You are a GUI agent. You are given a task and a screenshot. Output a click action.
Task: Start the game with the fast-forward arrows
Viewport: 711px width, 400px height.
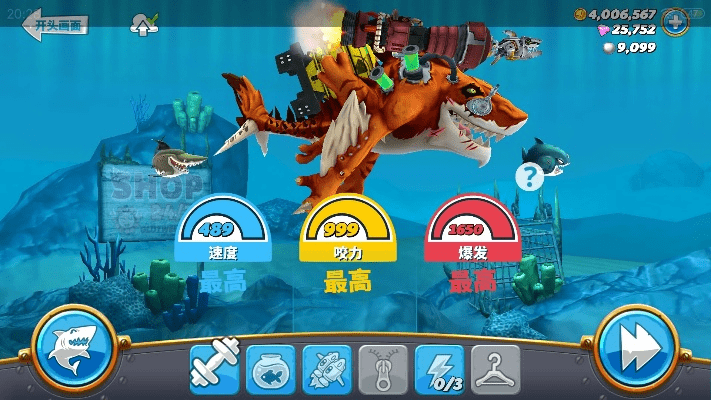click(x=637, y=350)
